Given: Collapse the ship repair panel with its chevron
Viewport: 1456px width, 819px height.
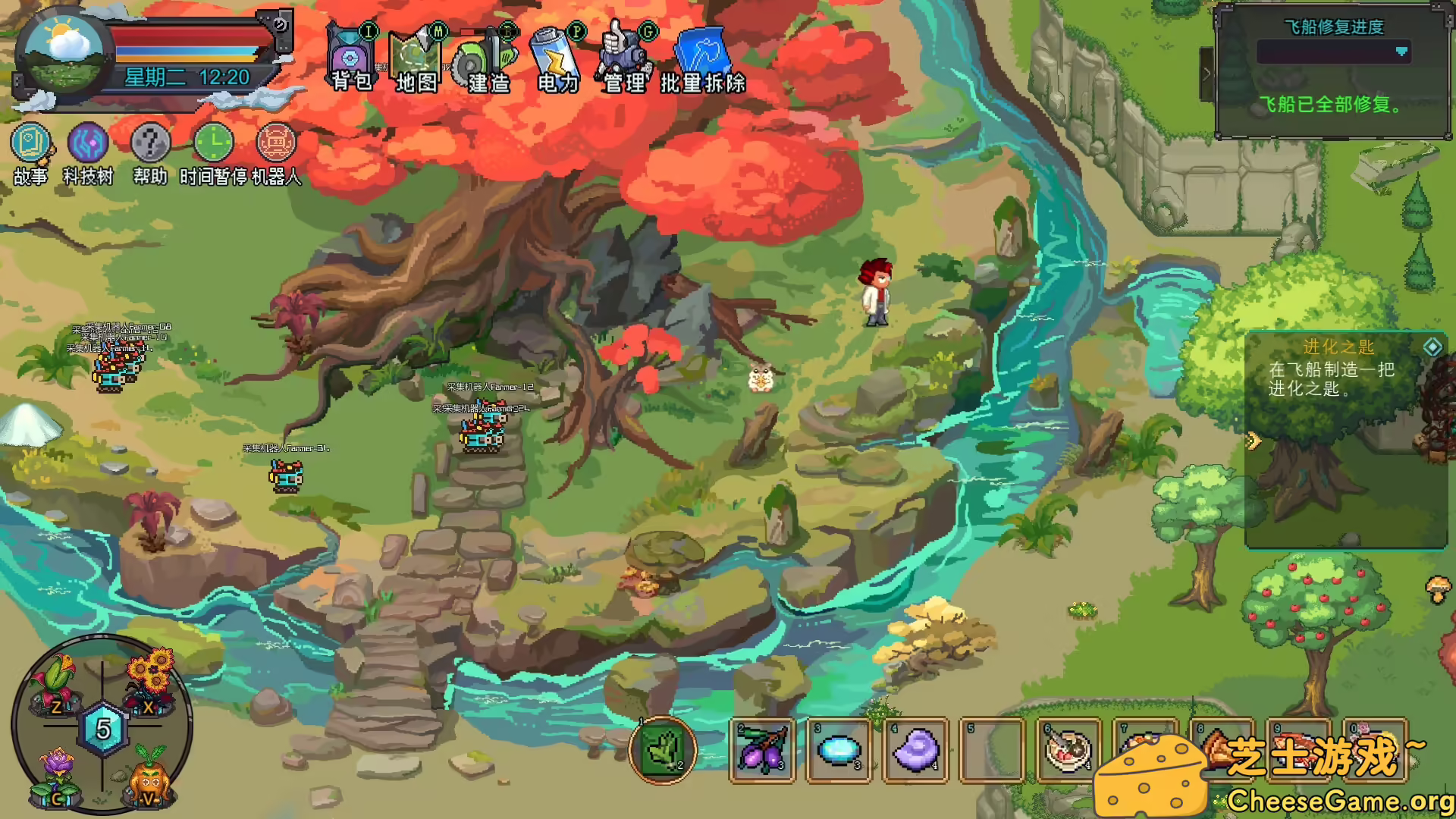Looking at the screenshot, I should pyautogui.click(x=1208, y=76).
